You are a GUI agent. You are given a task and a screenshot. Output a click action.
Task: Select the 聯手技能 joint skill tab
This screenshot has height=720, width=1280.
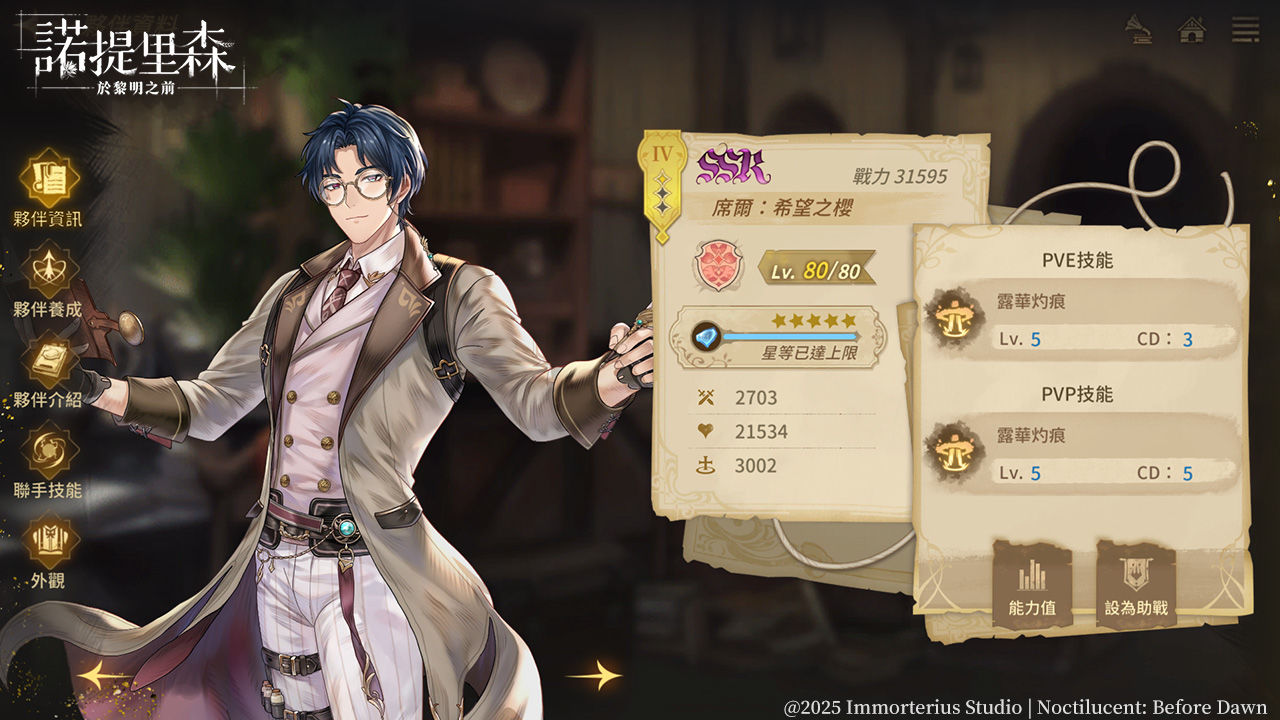click(x=49, y=453)
